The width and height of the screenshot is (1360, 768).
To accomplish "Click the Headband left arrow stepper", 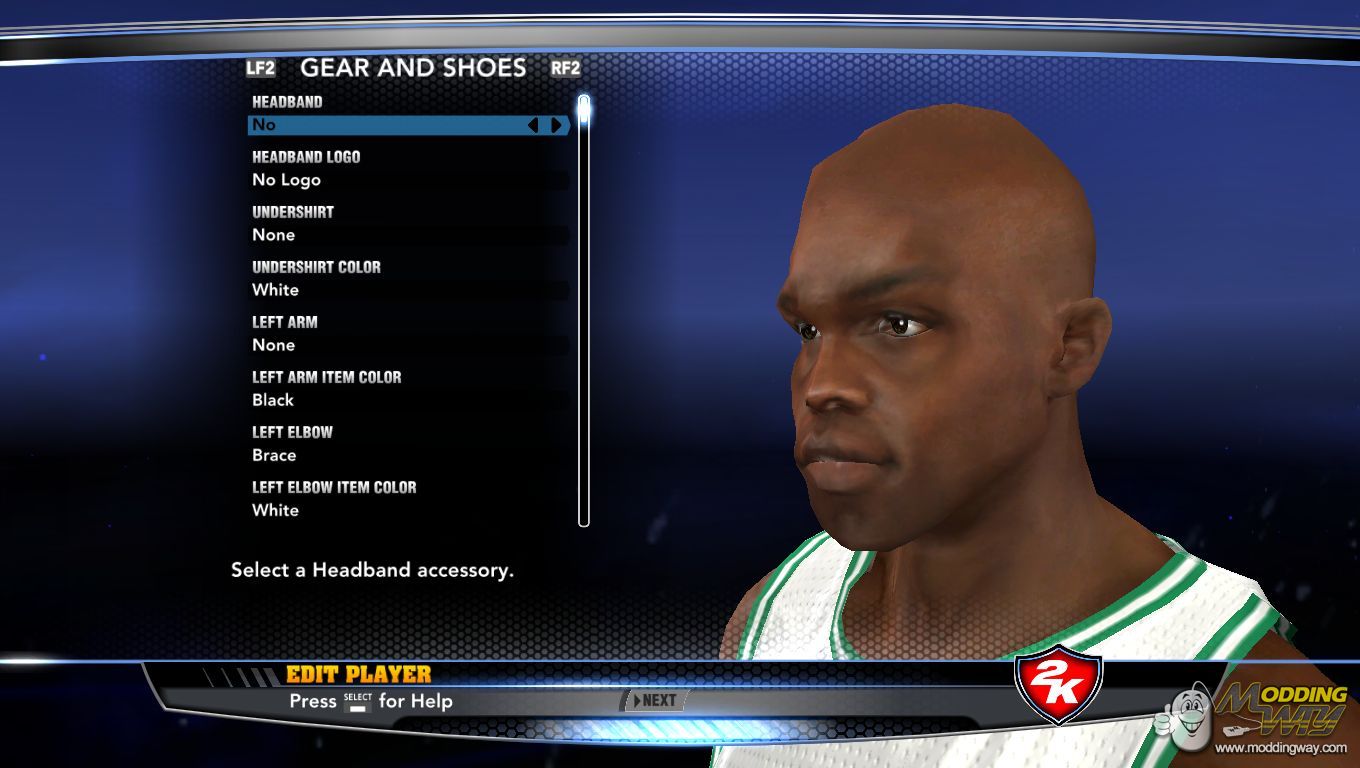I will (533, 125).
